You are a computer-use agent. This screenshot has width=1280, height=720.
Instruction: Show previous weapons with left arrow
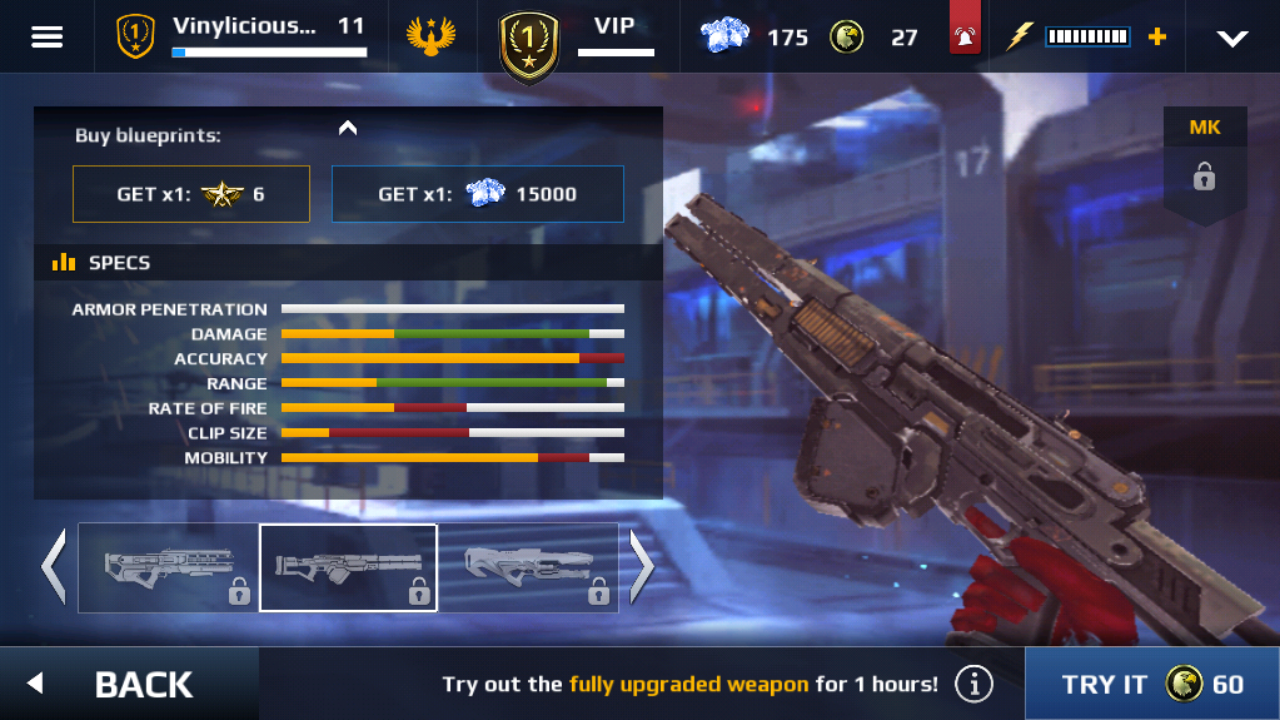coord(53,567)
